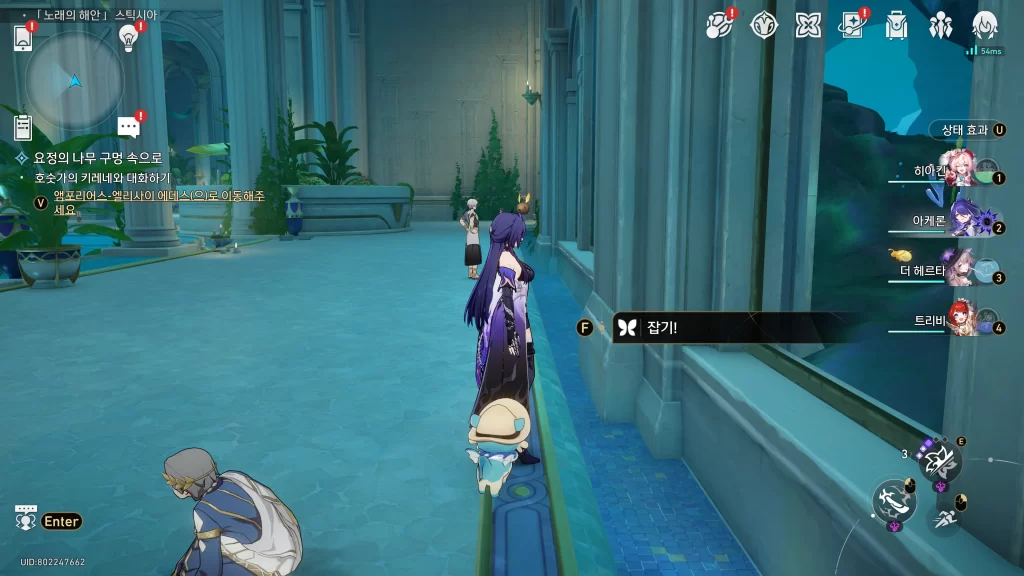Viewport: 1024px width, 576px height.
Task: Open the suitcase inventory icon
Action: click(x=896, y=26)
